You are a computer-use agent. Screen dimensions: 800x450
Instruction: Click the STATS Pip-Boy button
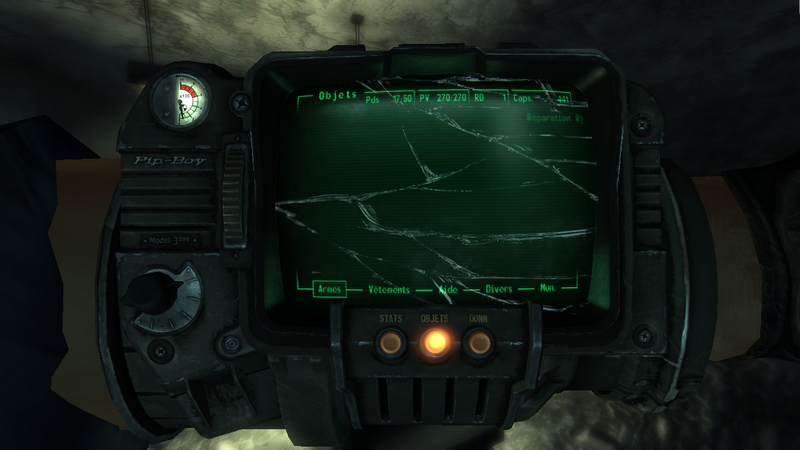pyautogui.click(x=388, y=342)
